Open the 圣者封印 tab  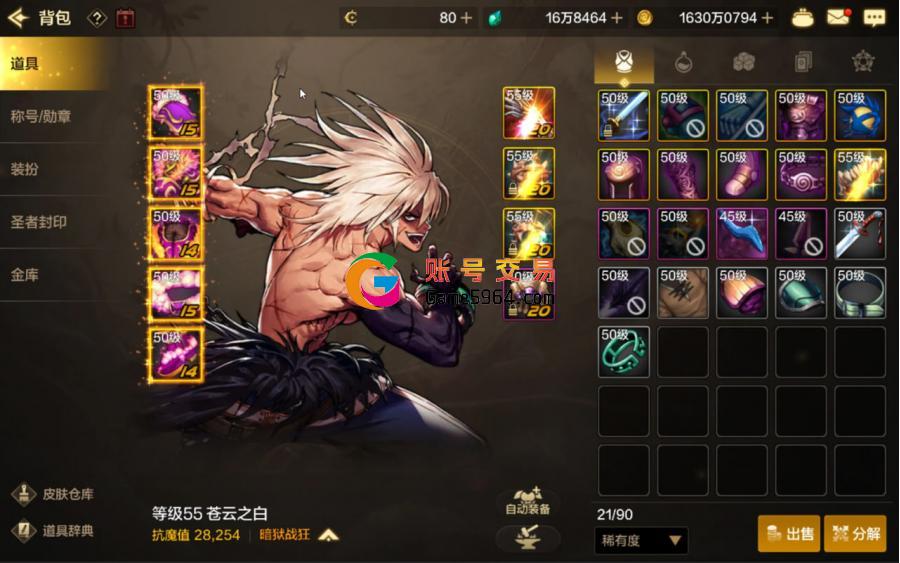(x=39, y=222)
